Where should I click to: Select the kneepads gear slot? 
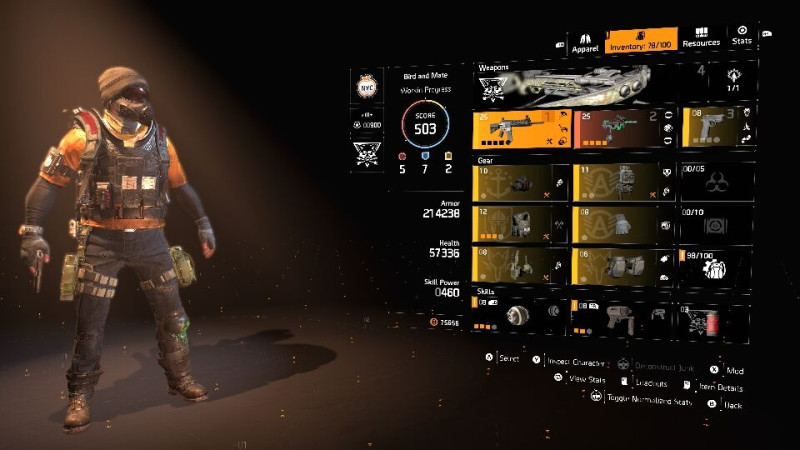[x=622, y=264]
